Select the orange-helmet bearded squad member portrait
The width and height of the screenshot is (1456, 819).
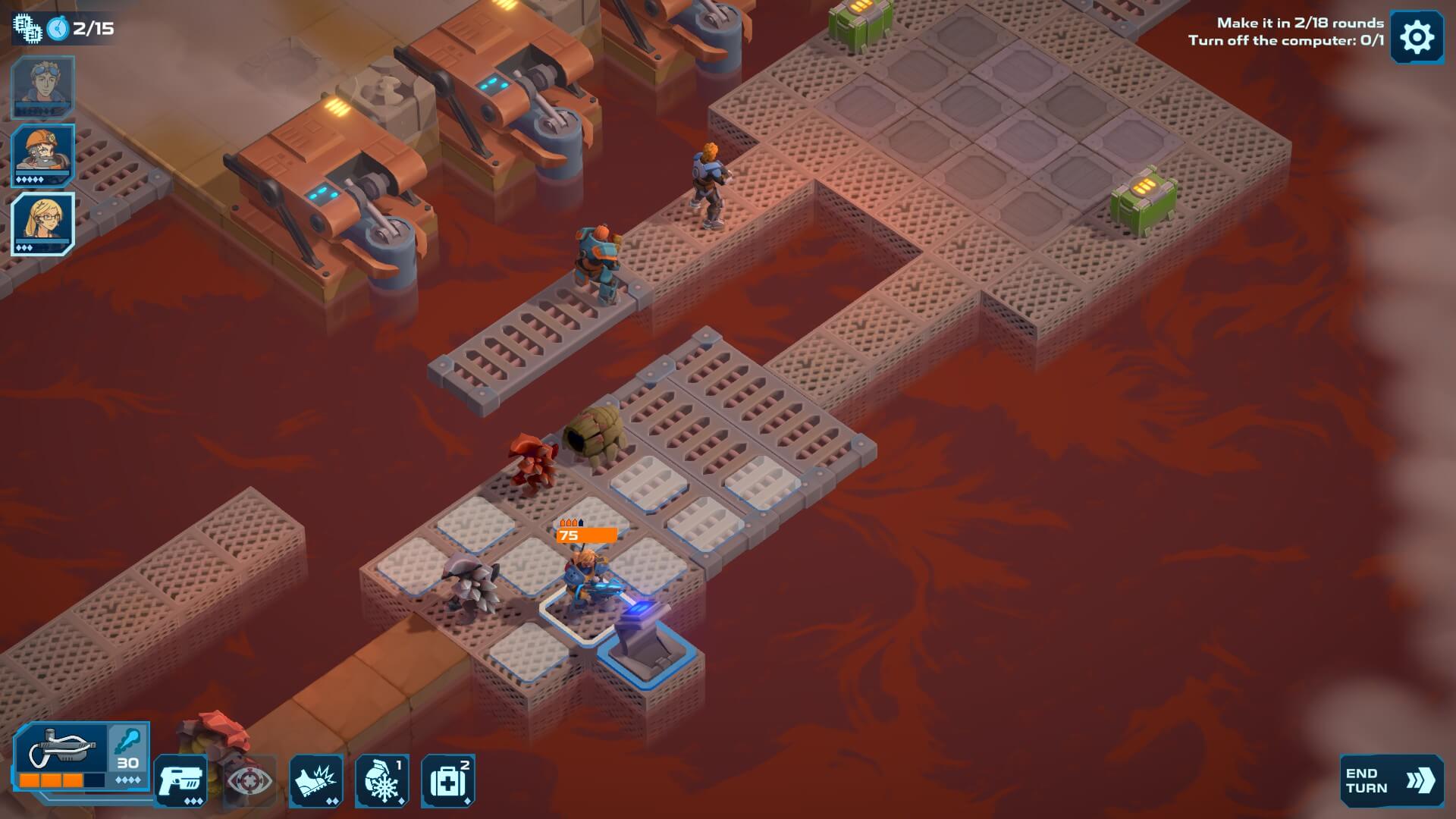point(42,155)
